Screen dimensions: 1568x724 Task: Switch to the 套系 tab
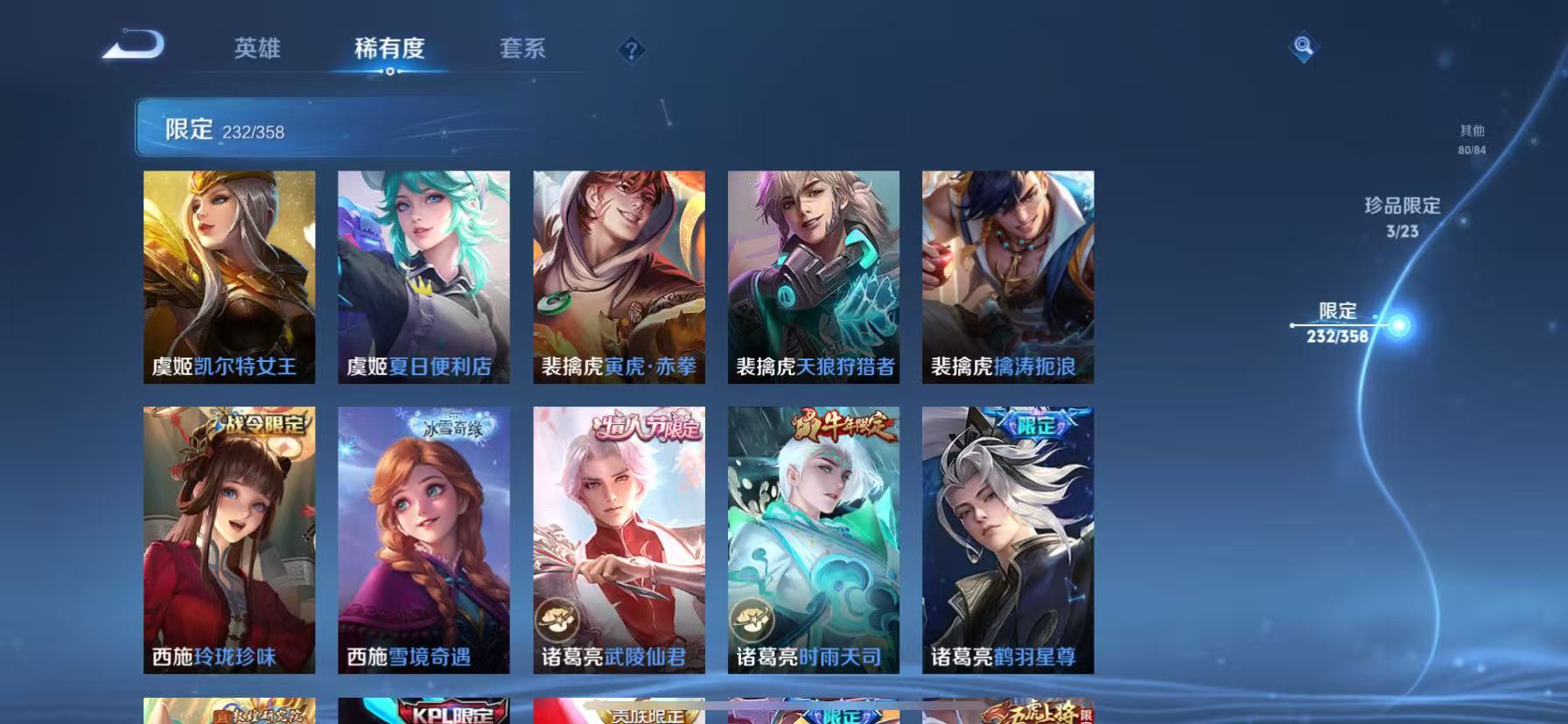521,50
